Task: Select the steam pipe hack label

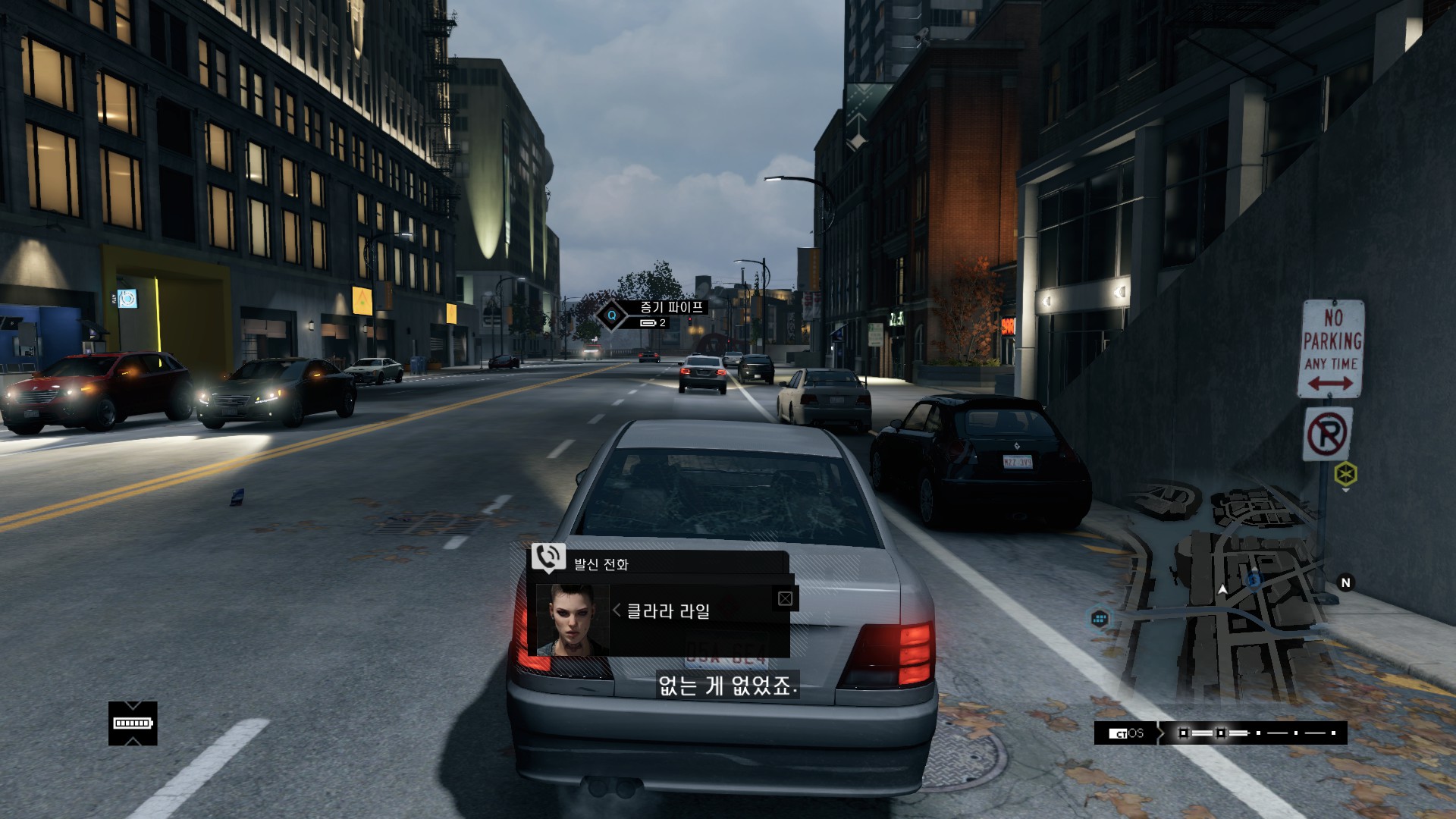Action: click(672, 307)
